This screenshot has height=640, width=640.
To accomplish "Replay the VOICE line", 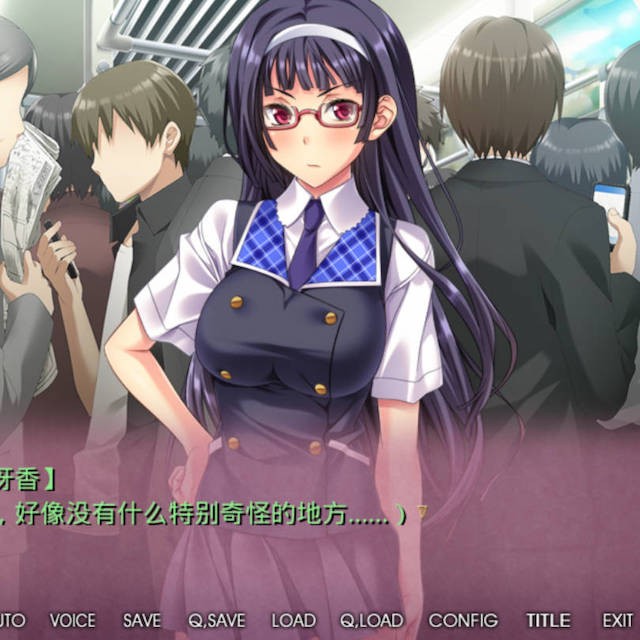I will point(73,621).
